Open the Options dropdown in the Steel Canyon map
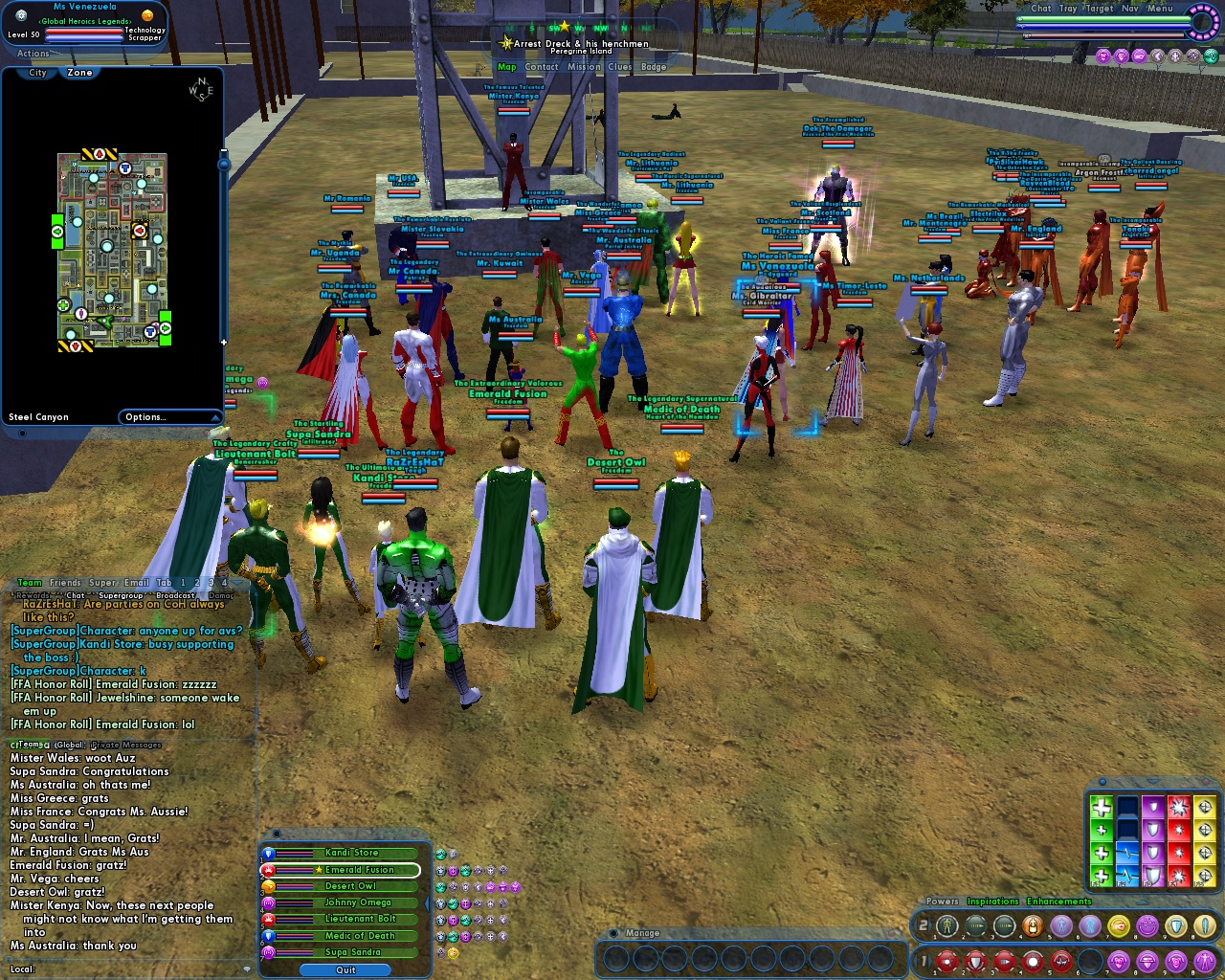This screenshot has height=980, width=1225. pos(169,416)
